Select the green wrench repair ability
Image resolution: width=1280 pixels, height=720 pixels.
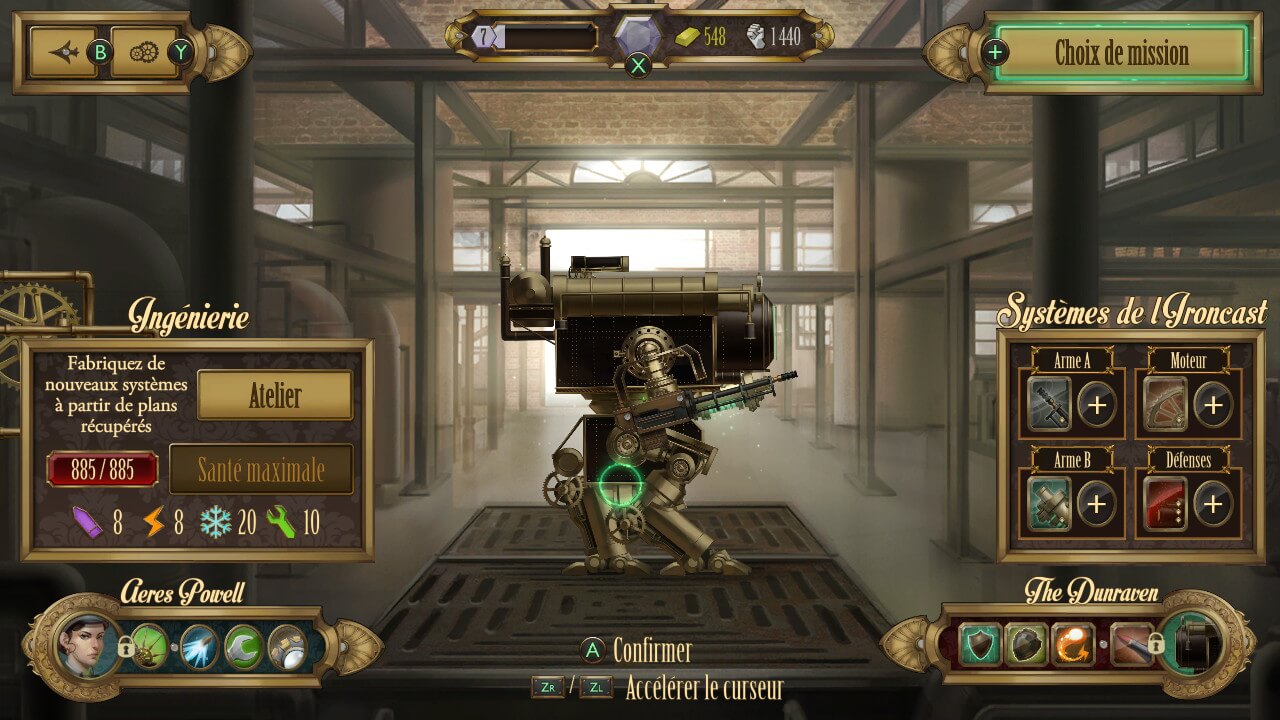[243, 647]
